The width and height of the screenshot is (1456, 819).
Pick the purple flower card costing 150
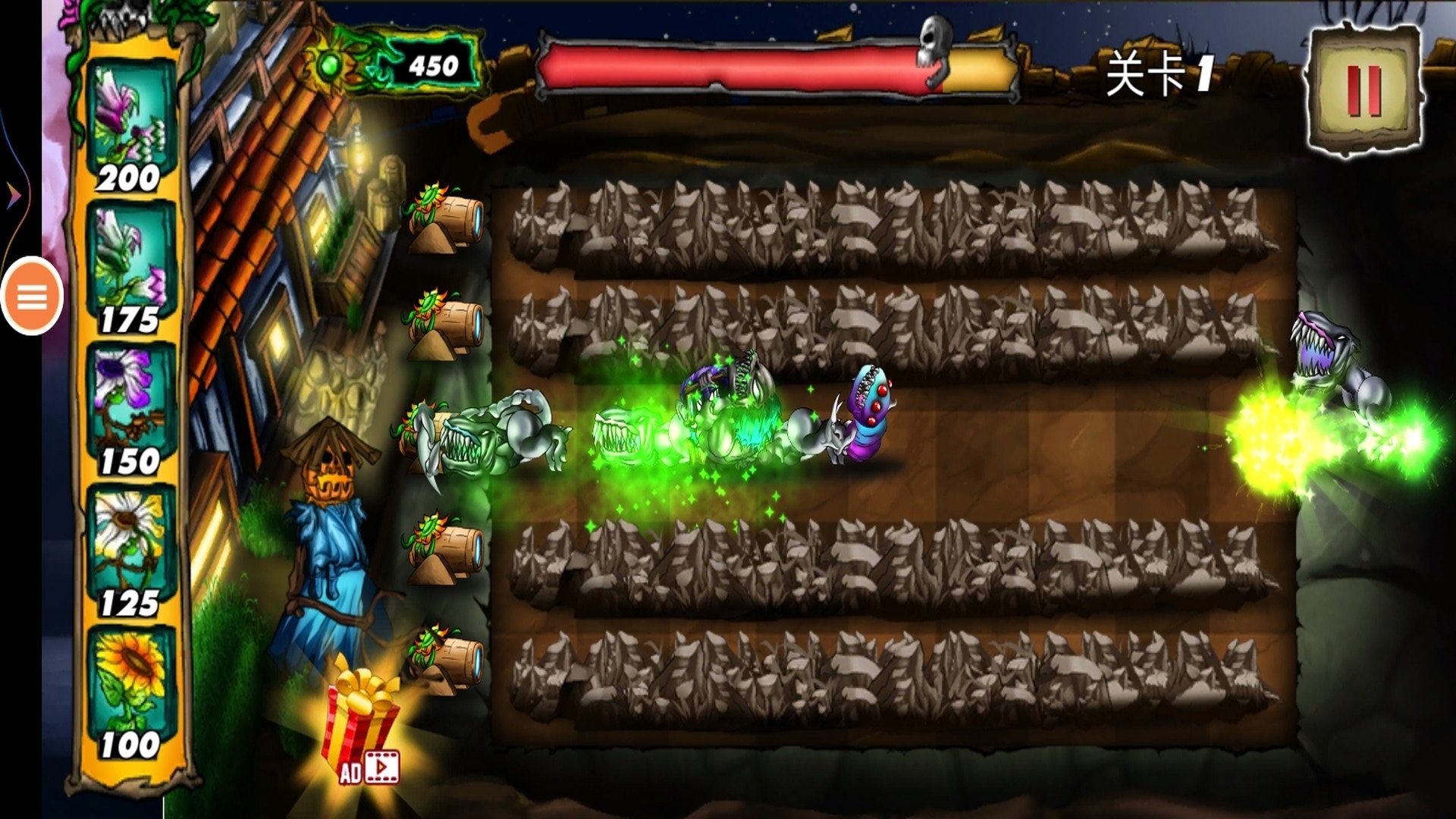(x=130, y=409)
